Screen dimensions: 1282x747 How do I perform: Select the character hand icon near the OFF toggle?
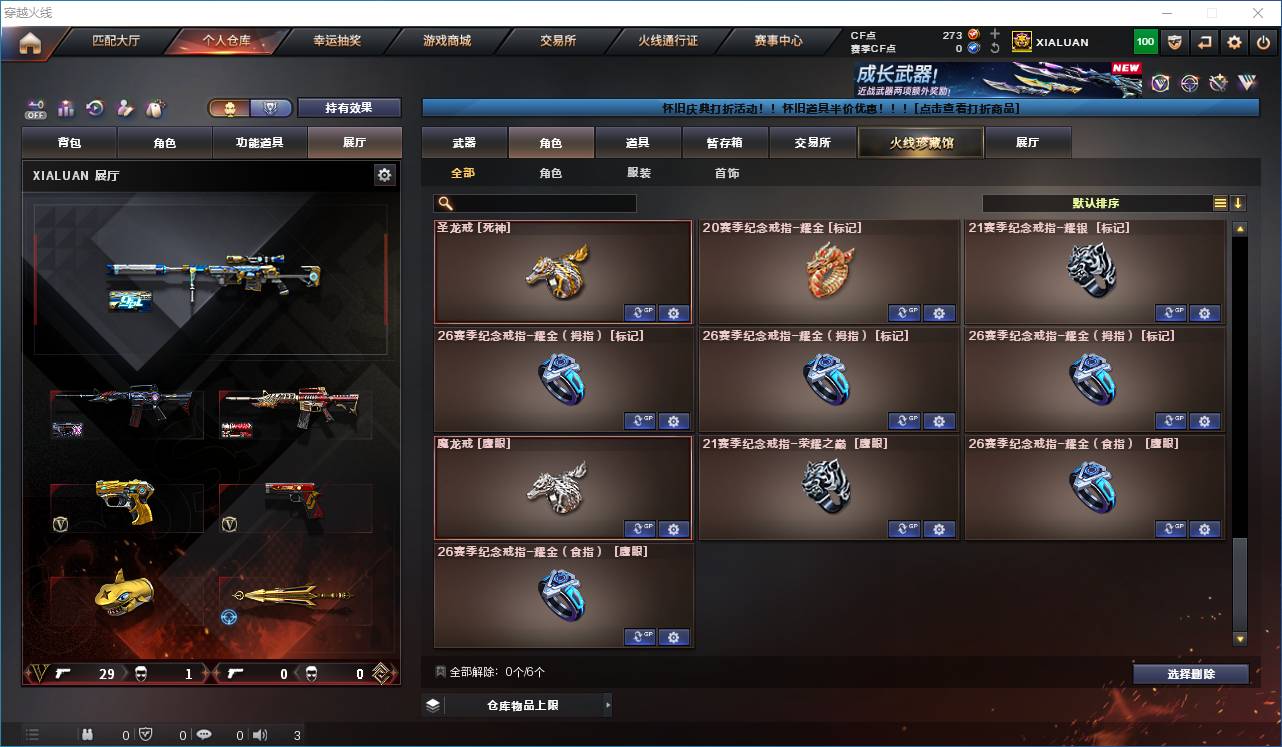125,107
